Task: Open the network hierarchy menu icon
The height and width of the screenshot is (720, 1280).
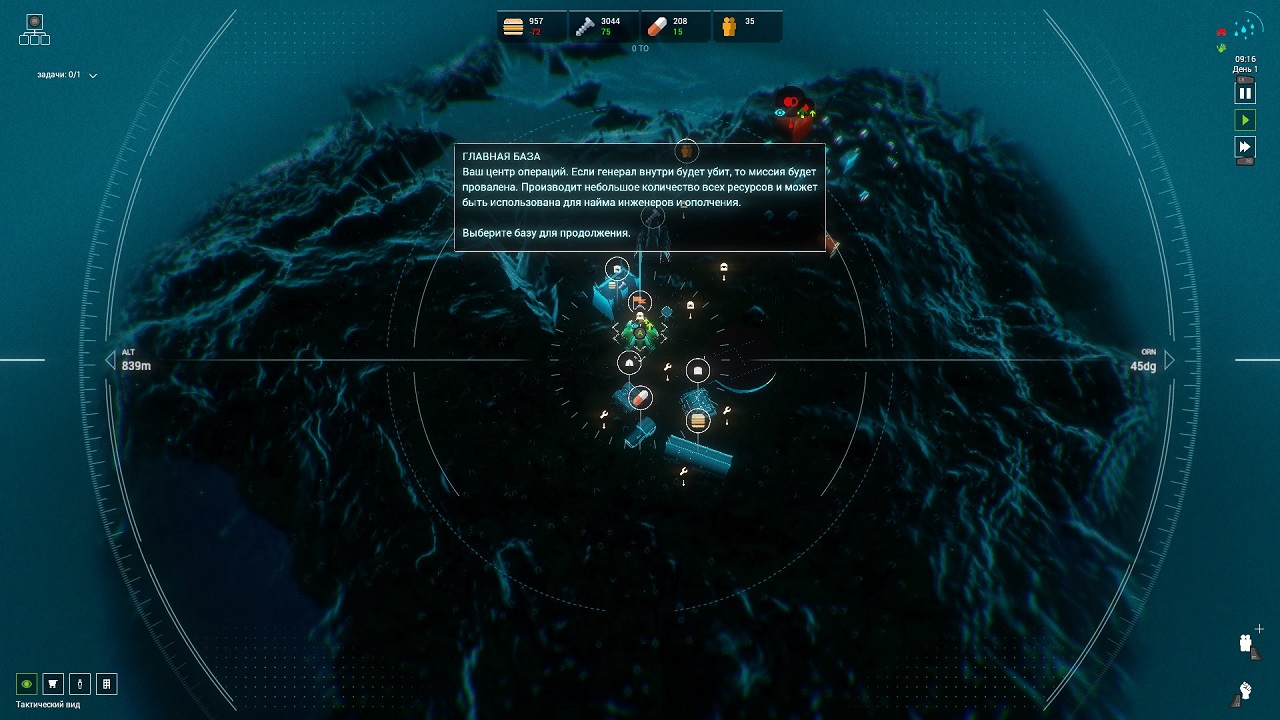Action: coord(34,29)
